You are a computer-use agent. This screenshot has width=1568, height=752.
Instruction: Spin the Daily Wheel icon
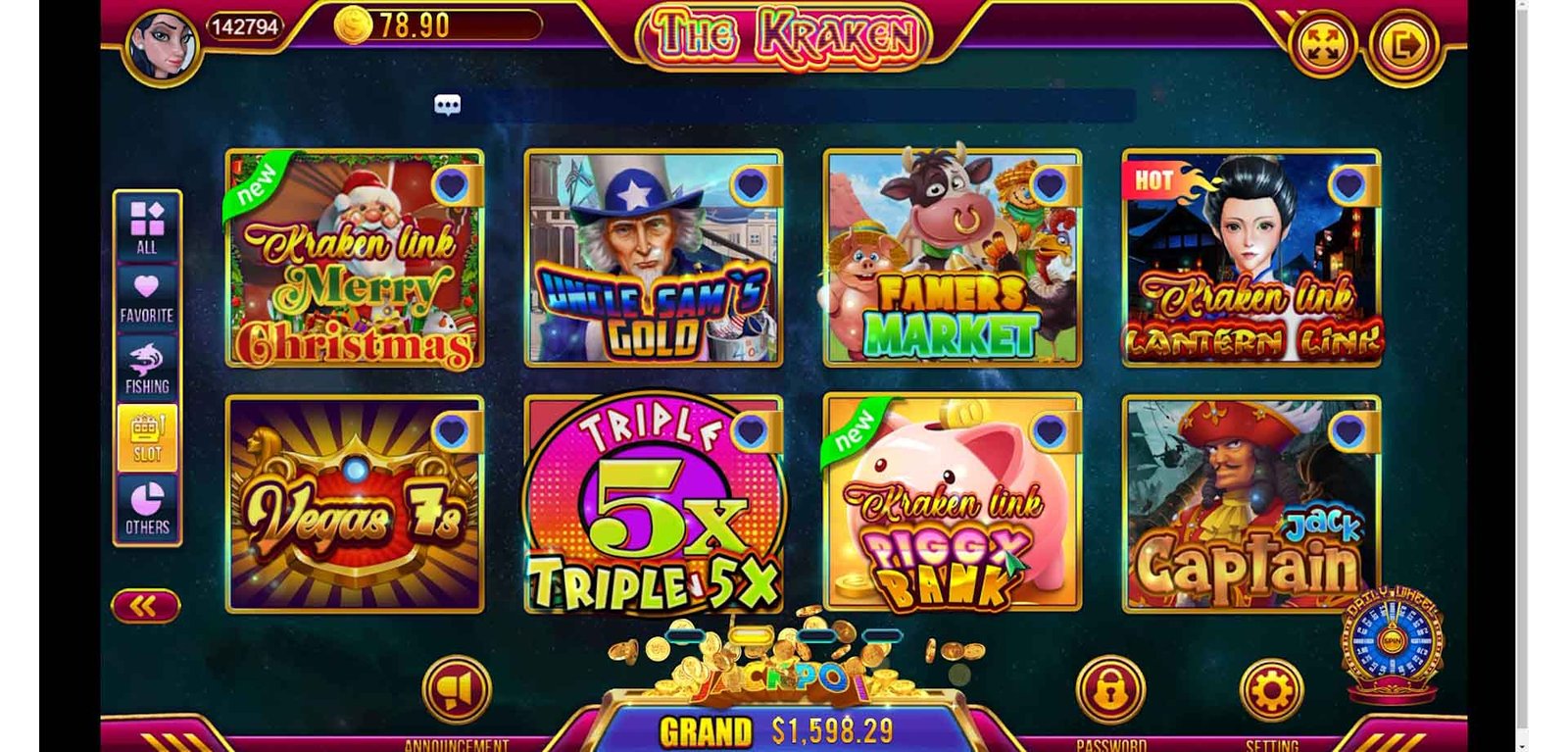(x=1391, y=641)
